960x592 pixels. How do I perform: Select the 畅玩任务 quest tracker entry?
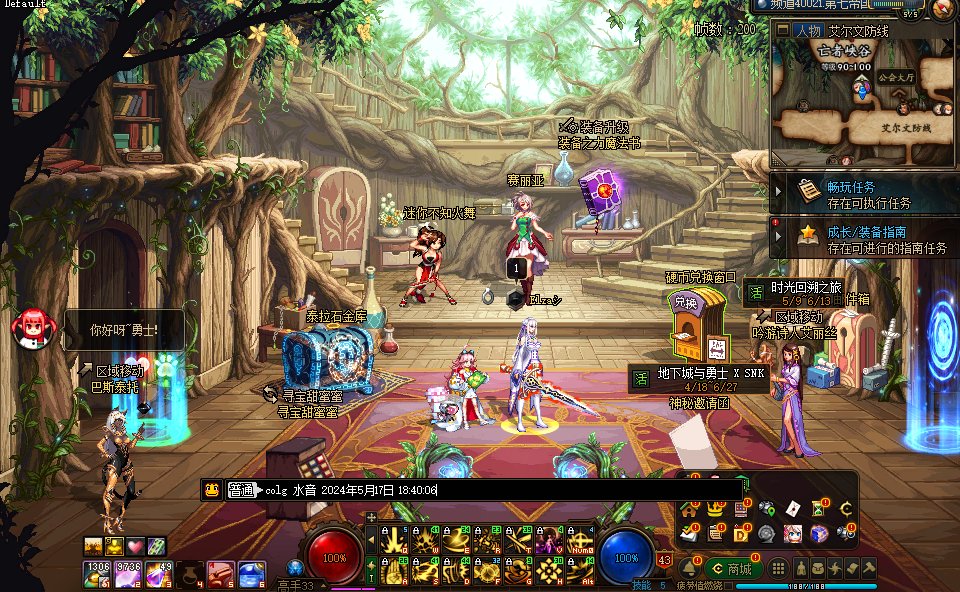tap(866, 194)
